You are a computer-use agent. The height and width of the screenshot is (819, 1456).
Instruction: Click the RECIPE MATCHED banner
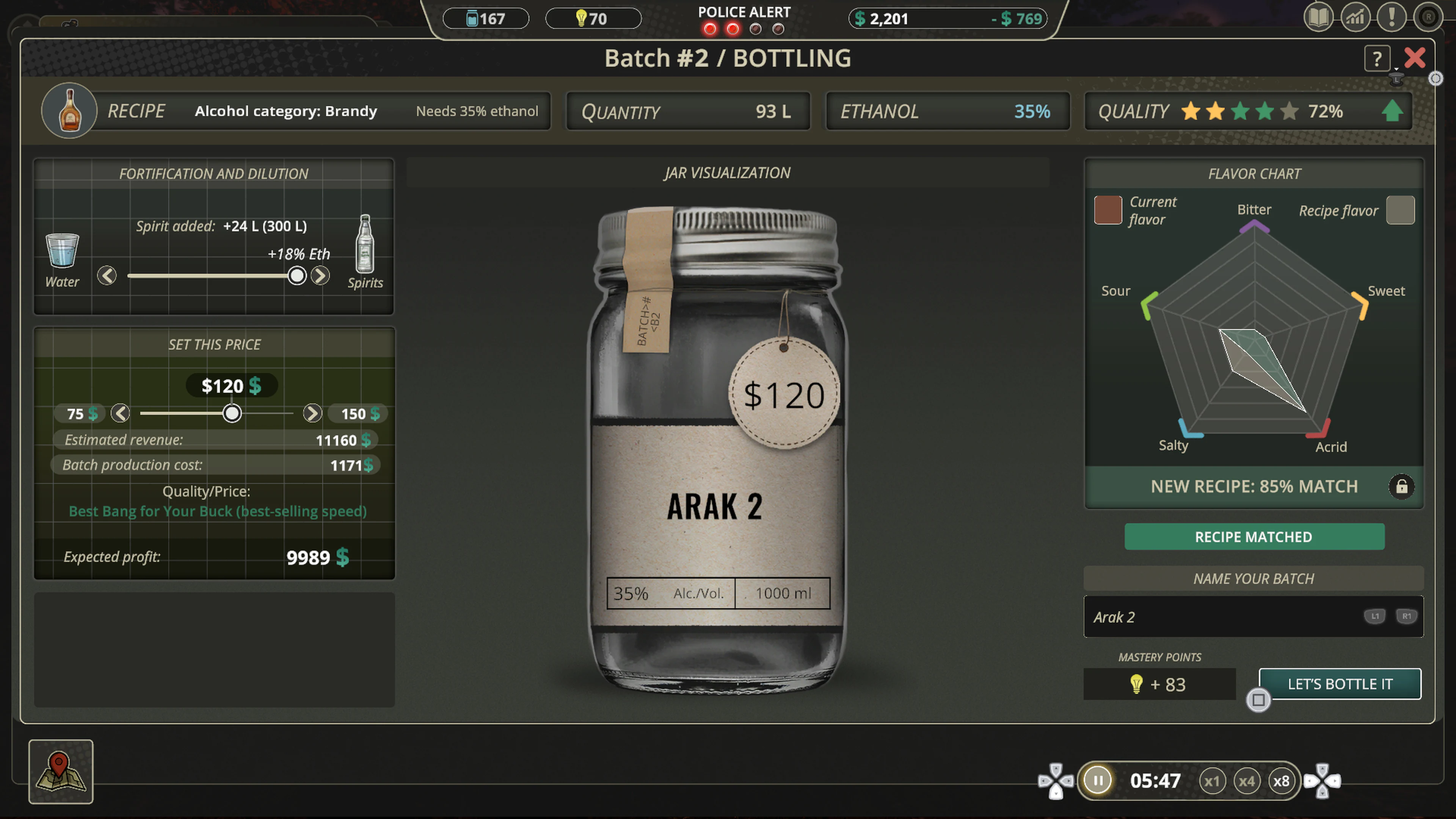point(1254,537)
